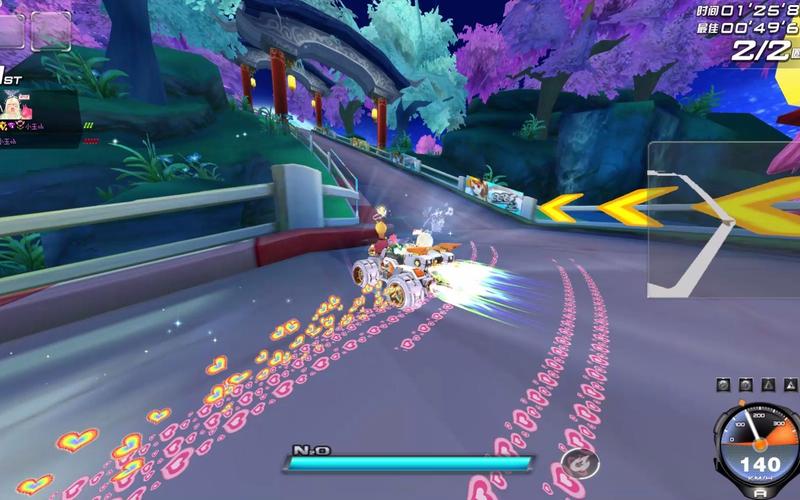This screenshot has height=500, width=800.
Task: Click the track minimap panel
Action: click(x=724, y=220)
